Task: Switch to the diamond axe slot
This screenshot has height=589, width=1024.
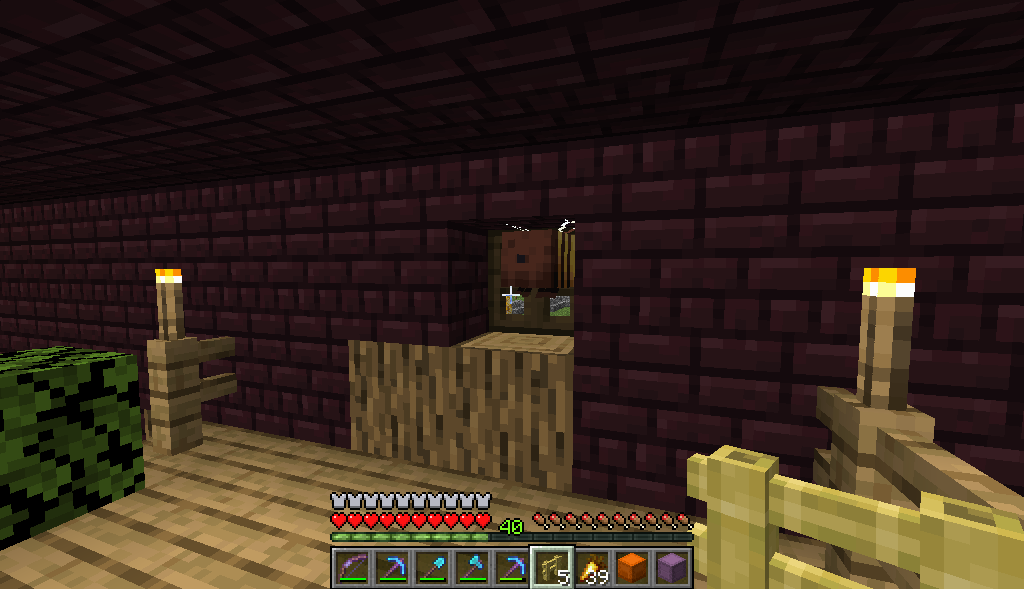Action: coord(471,567)
